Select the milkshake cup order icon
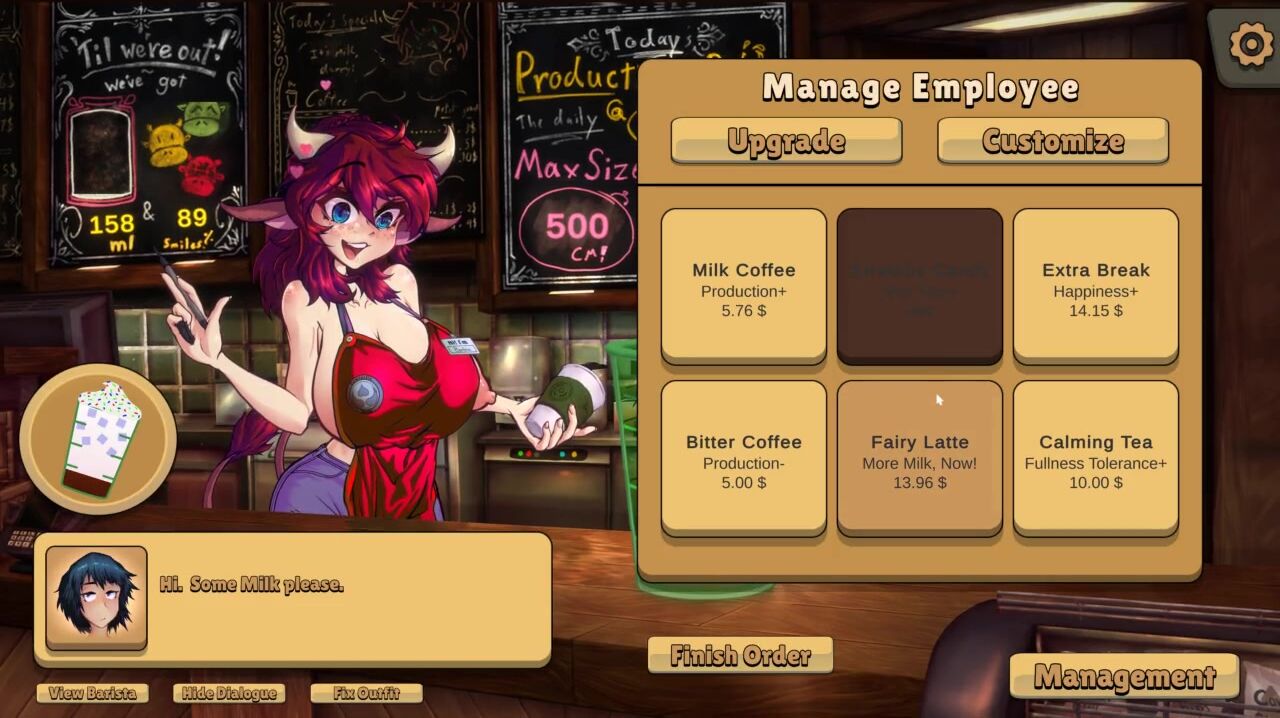Image resolution: width=1280 pixels, height=718 pixels. pos(99,438)
